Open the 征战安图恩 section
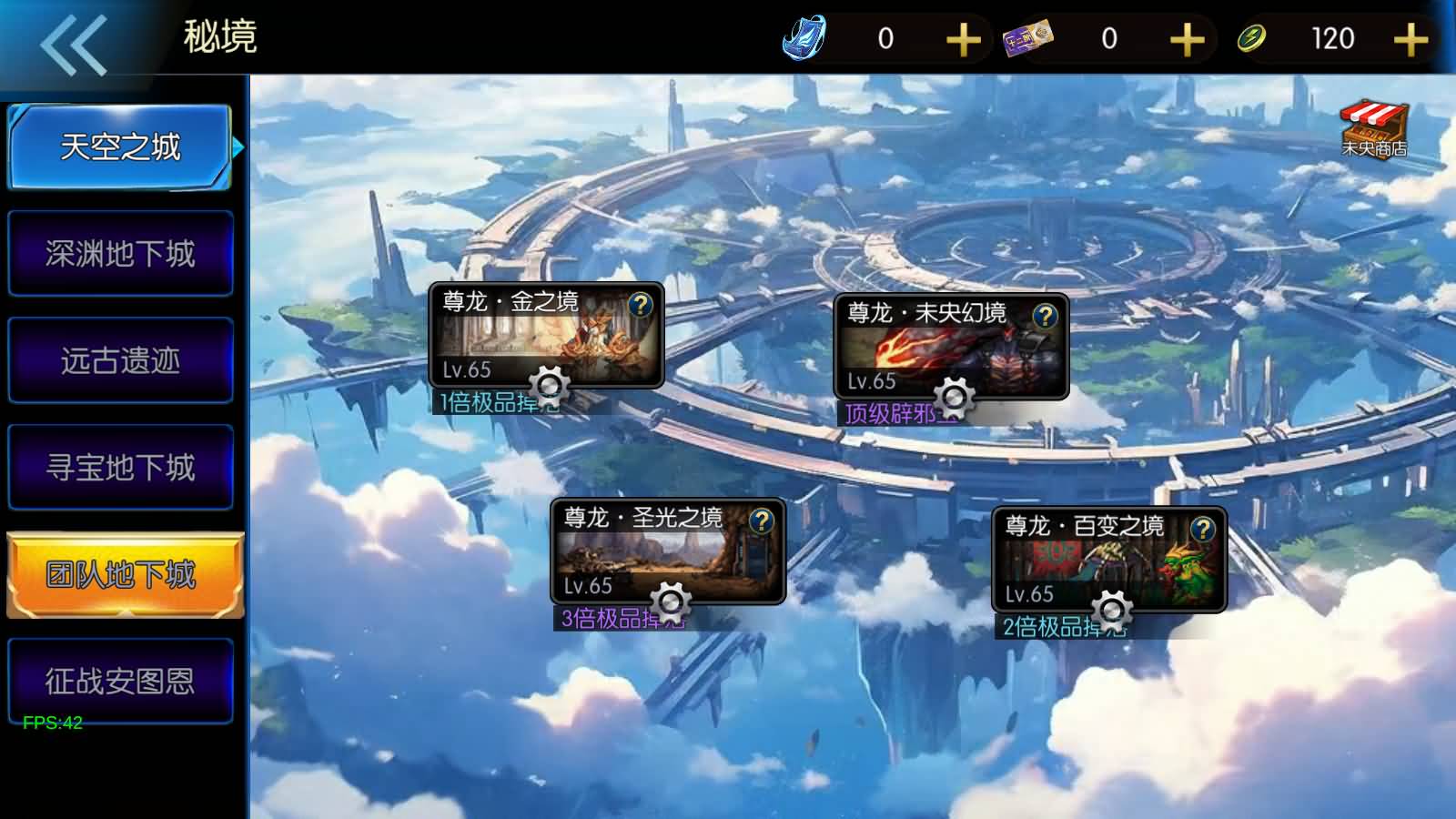 (x=120, y=681)
